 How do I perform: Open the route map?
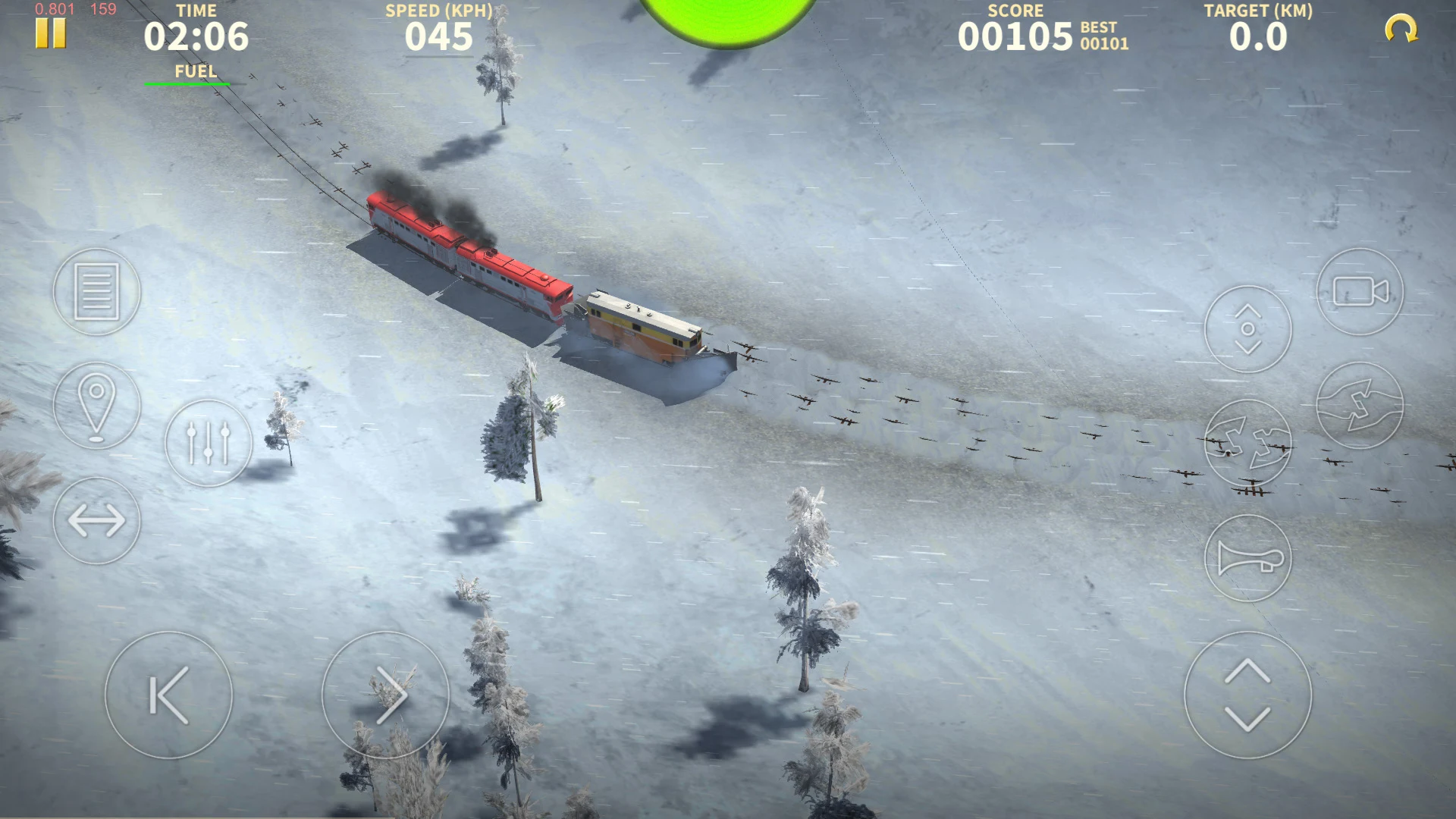tap(96, 404)
